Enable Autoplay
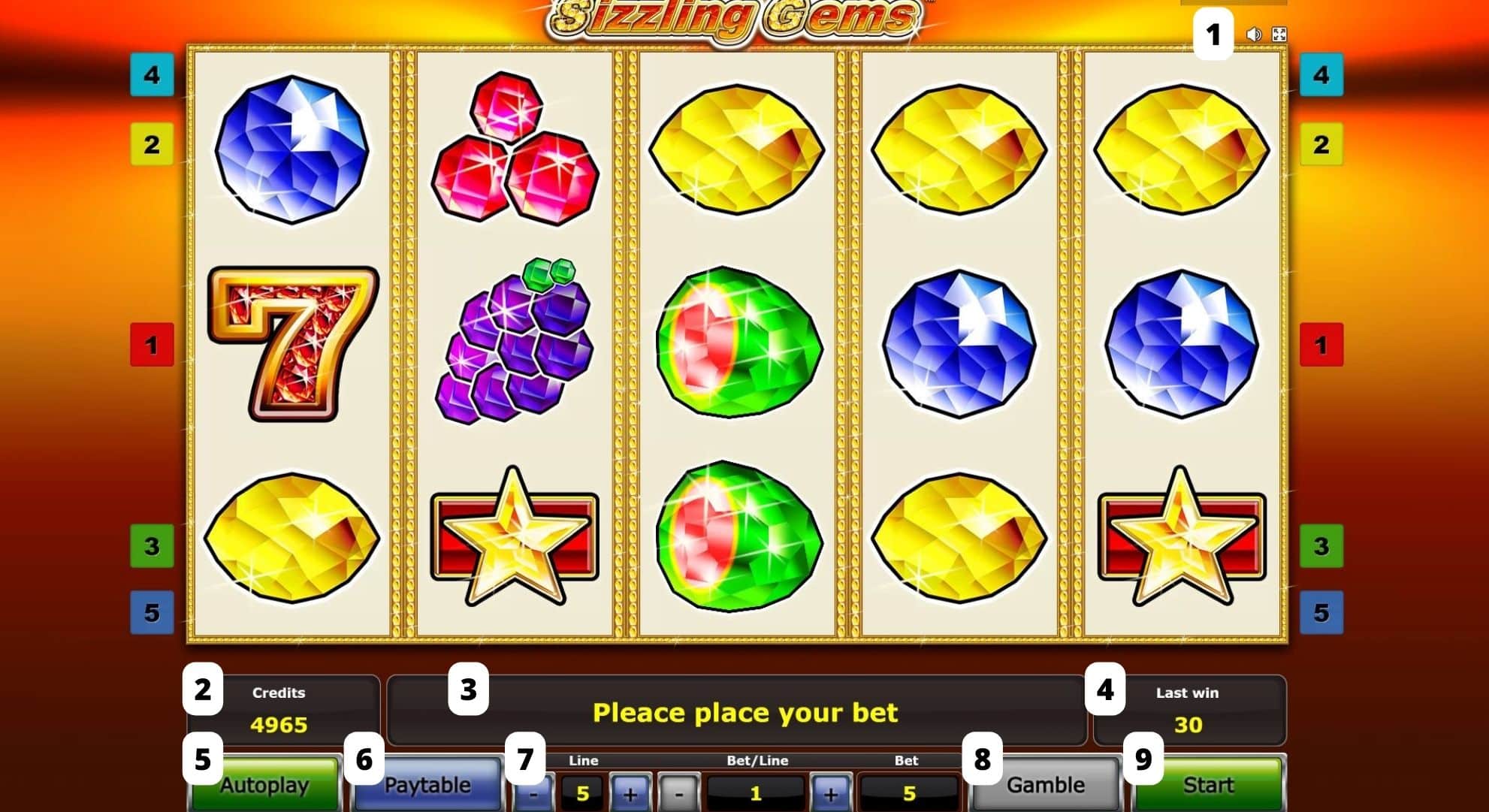This screenshot has width=1489, height=812. (264, 785)
